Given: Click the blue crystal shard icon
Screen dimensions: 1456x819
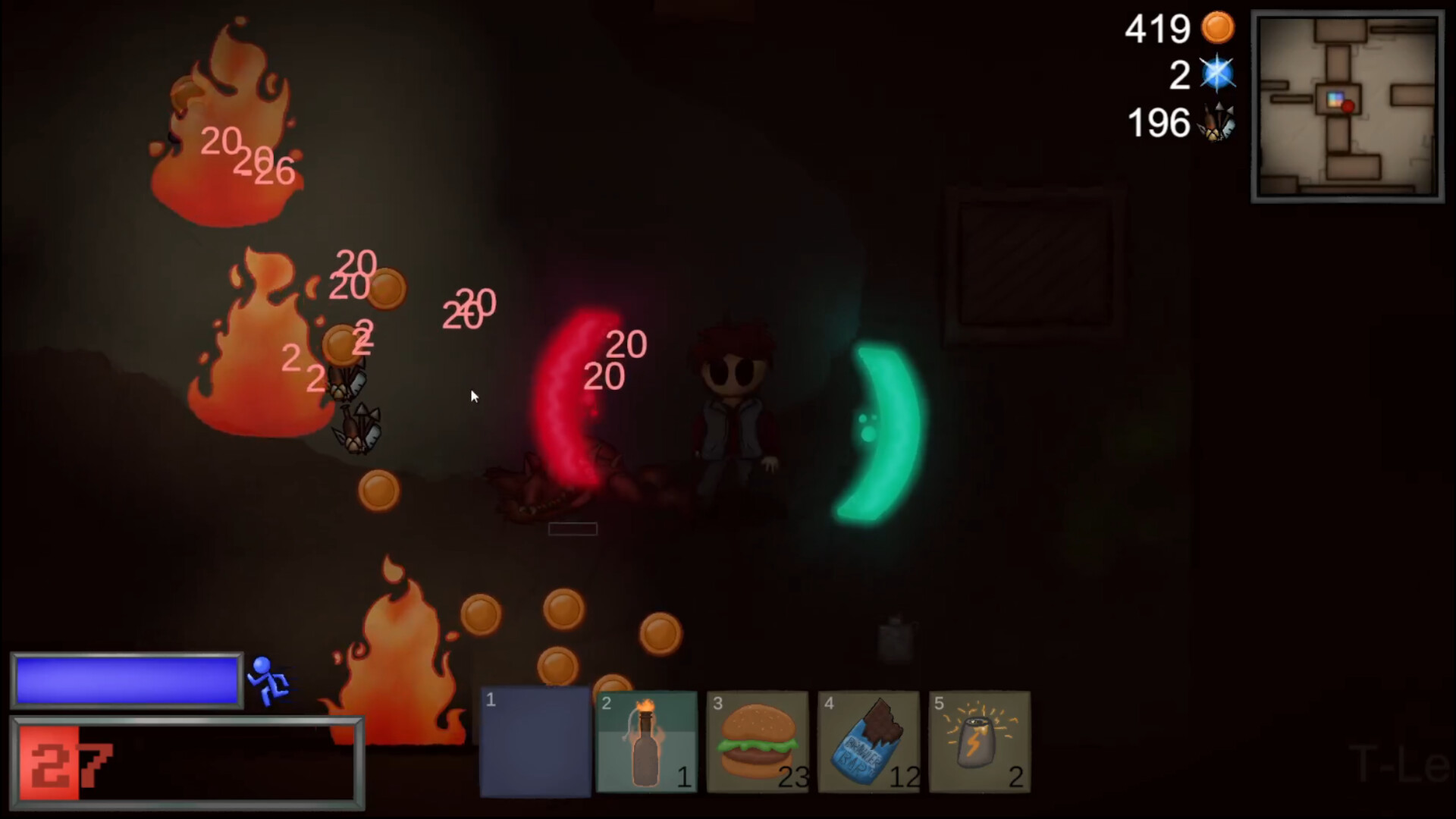Looking at the screenshot, I should pyautogui.click(x=1218, y=74).
